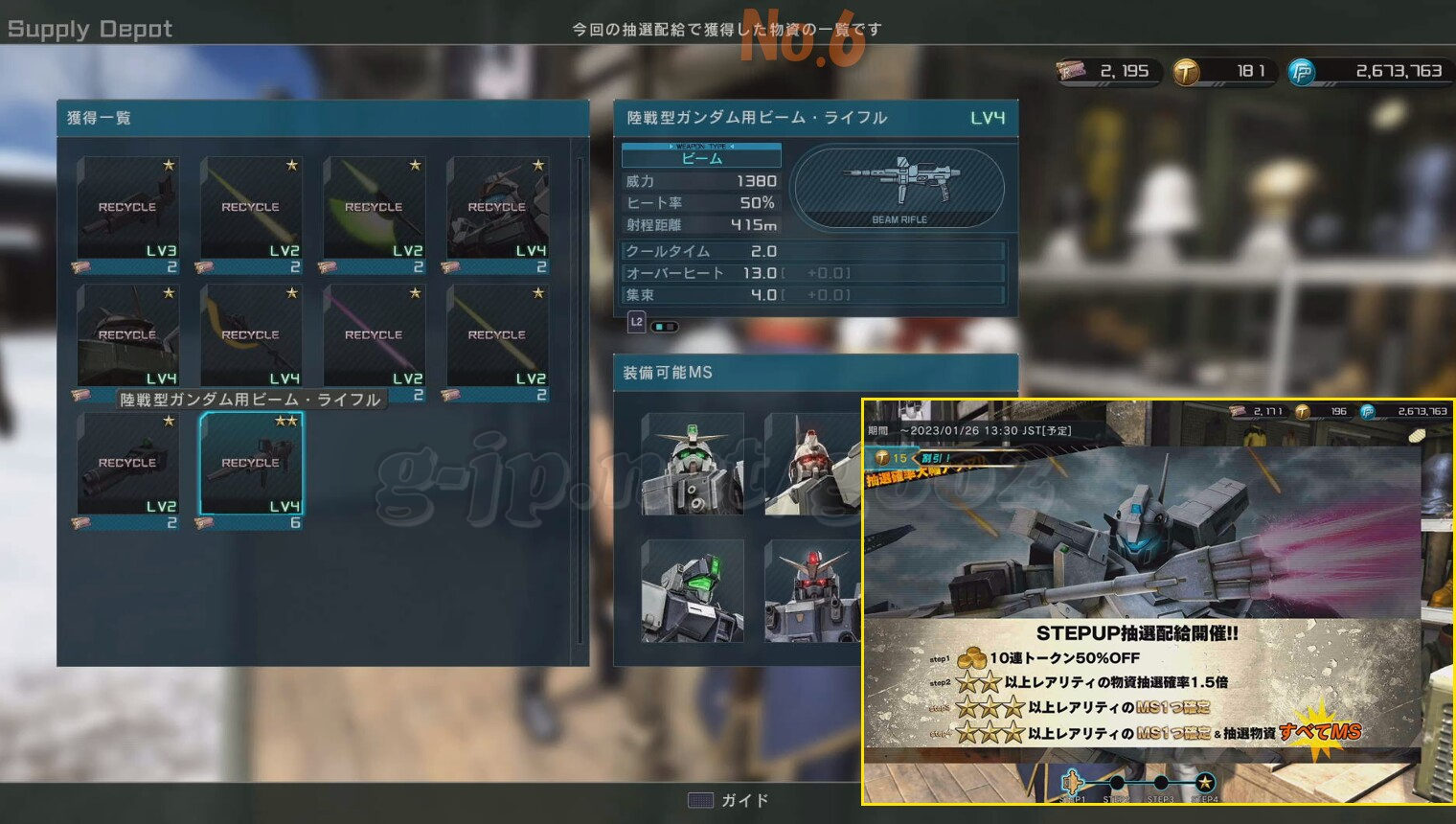Click the item list scrollbar
Screen dimensions: 1456x824
click(x=580, y=401)
